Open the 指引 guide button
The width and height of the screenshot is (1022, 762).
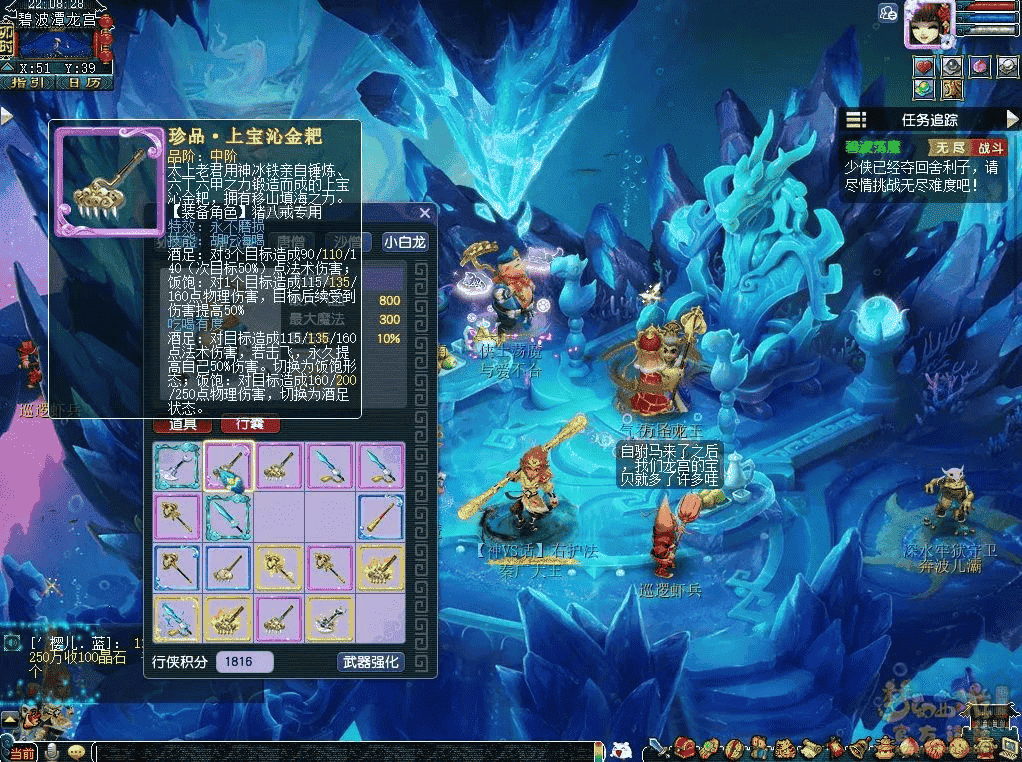point(26,83)
